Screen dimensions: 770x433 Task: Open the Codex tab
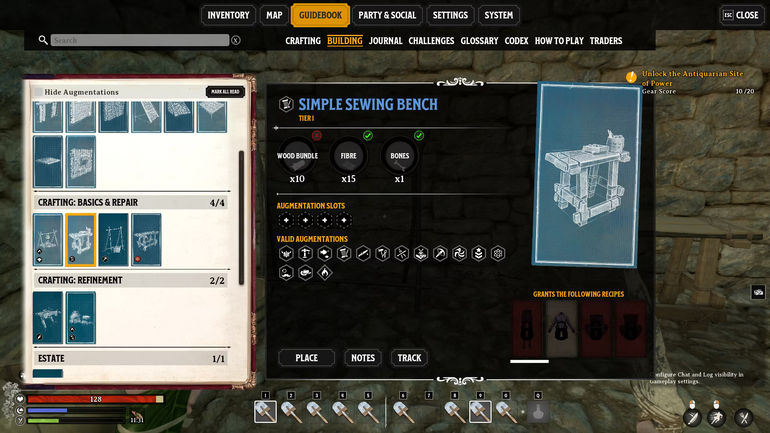[516, 41]
